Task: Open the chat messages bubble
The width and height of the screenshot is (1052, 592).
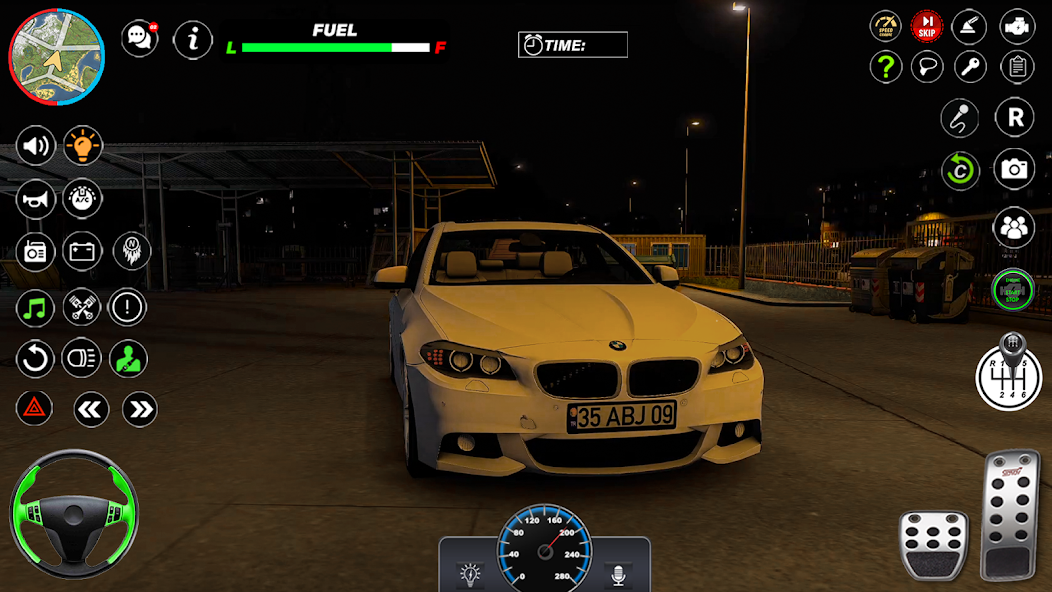Action: [x=139, y=39]
